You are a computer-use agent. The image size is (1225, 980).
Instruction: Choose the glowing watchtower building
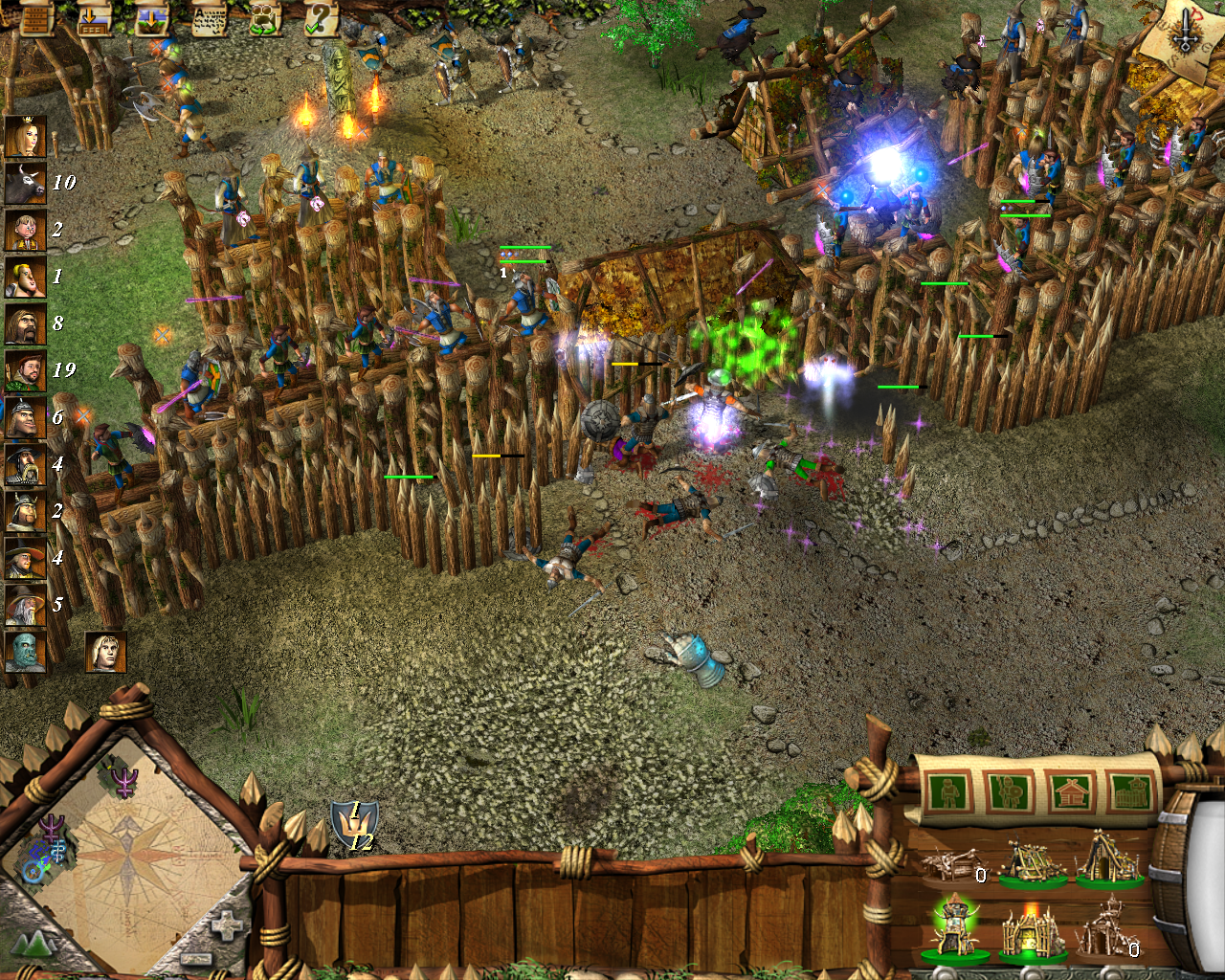(953, 926)
